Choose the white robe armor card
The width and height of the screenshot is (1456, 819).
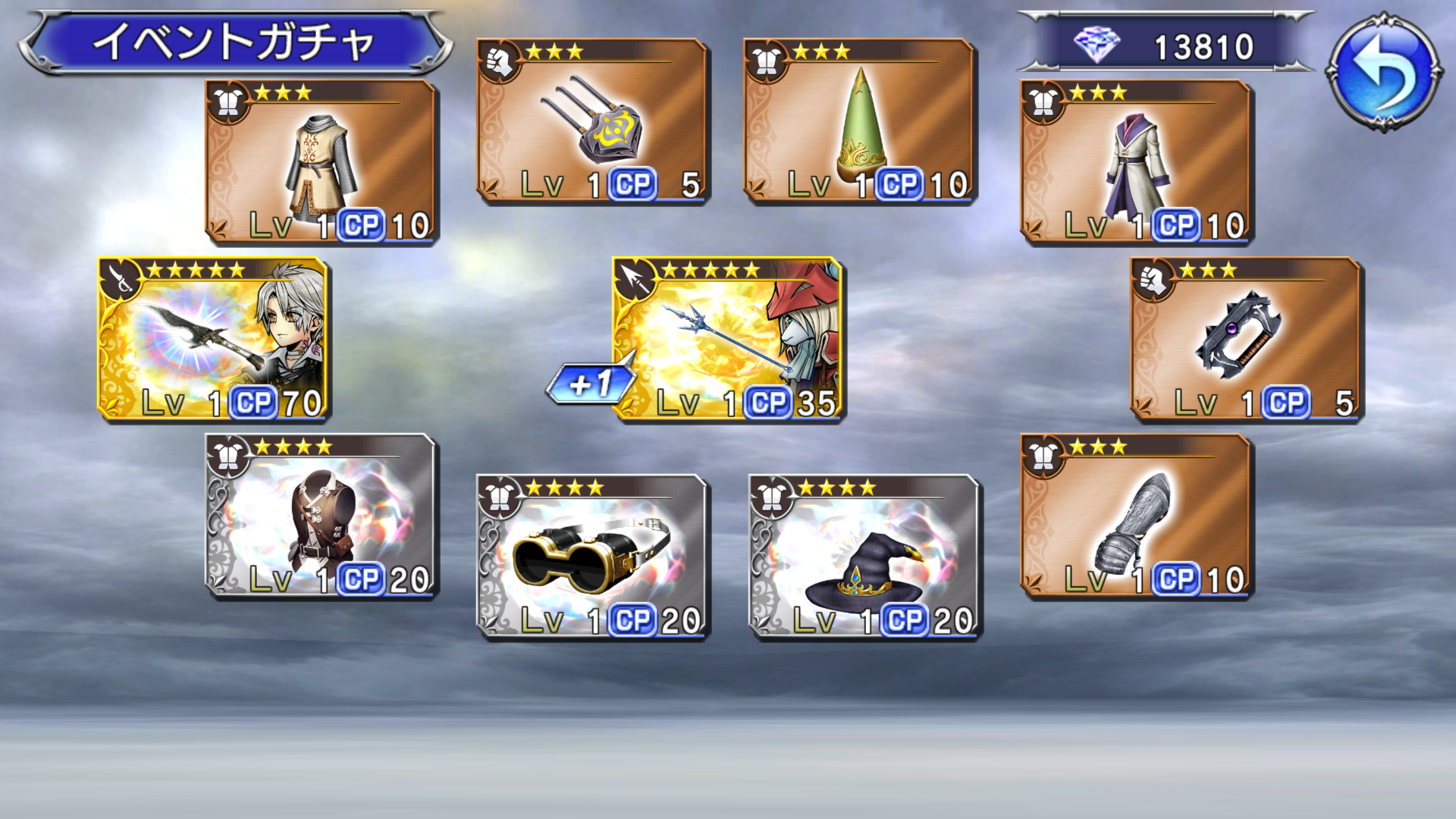(1135, 162)
